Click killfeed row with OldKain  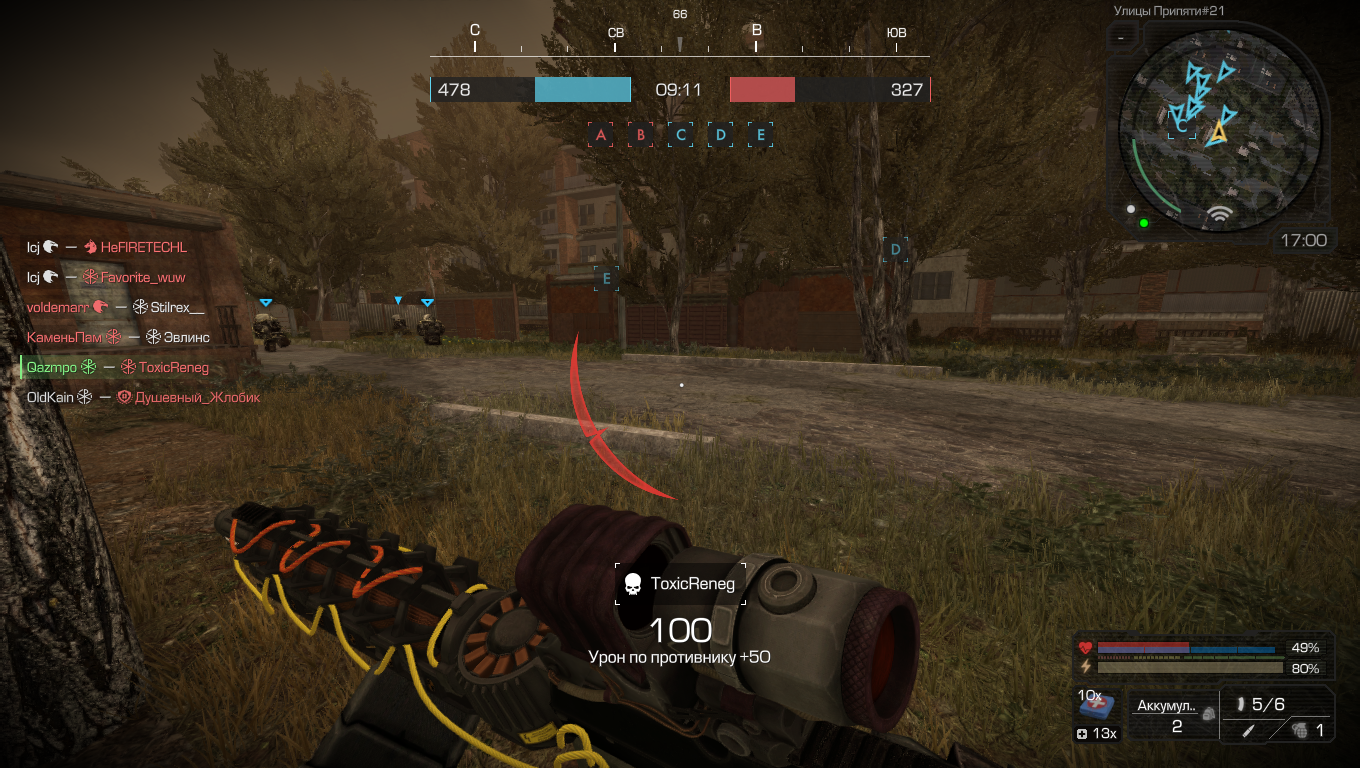tap(143, 397)
